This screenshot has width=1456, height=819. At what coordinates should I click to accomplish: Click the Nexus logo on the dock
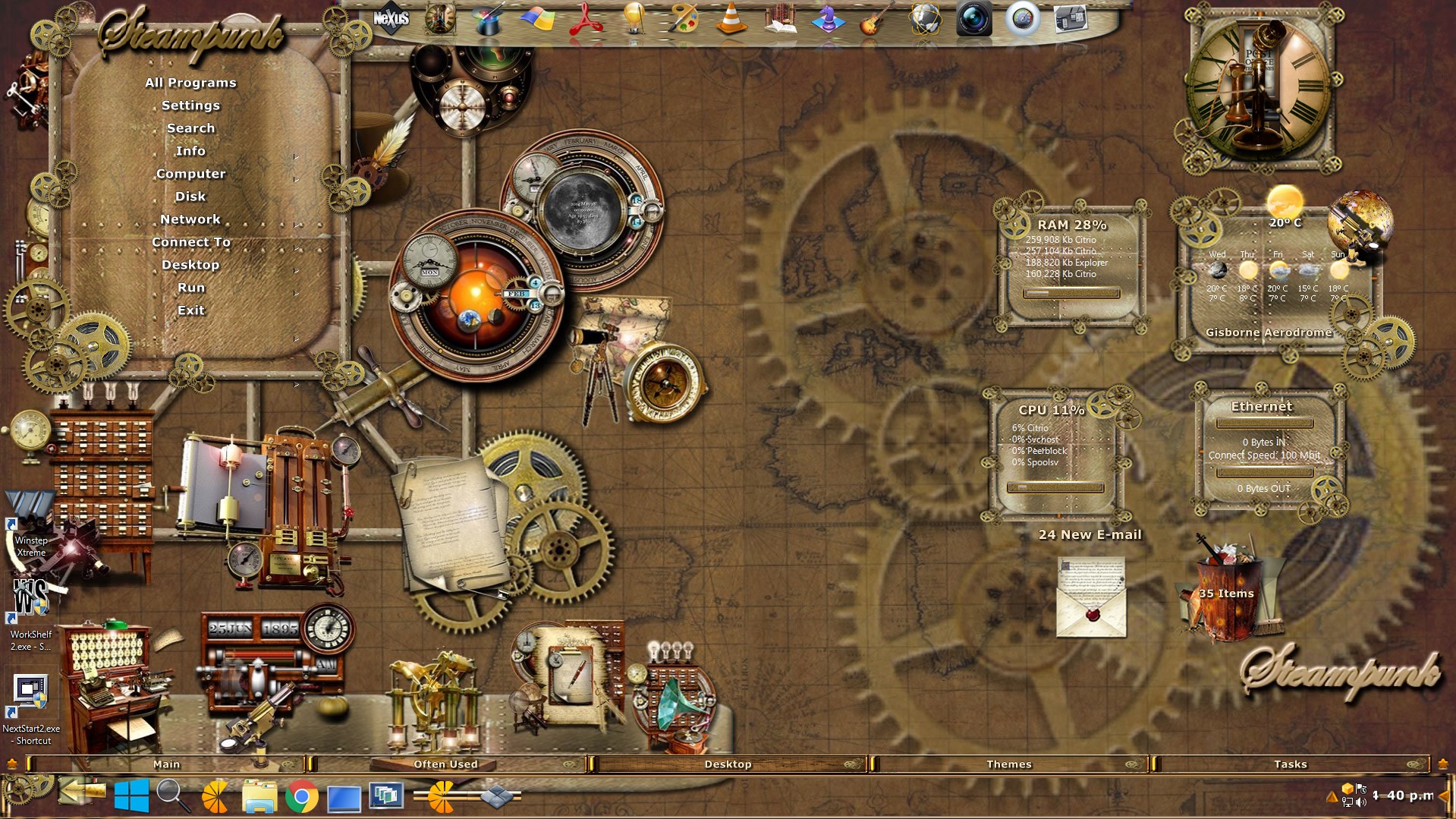[392, 19]
